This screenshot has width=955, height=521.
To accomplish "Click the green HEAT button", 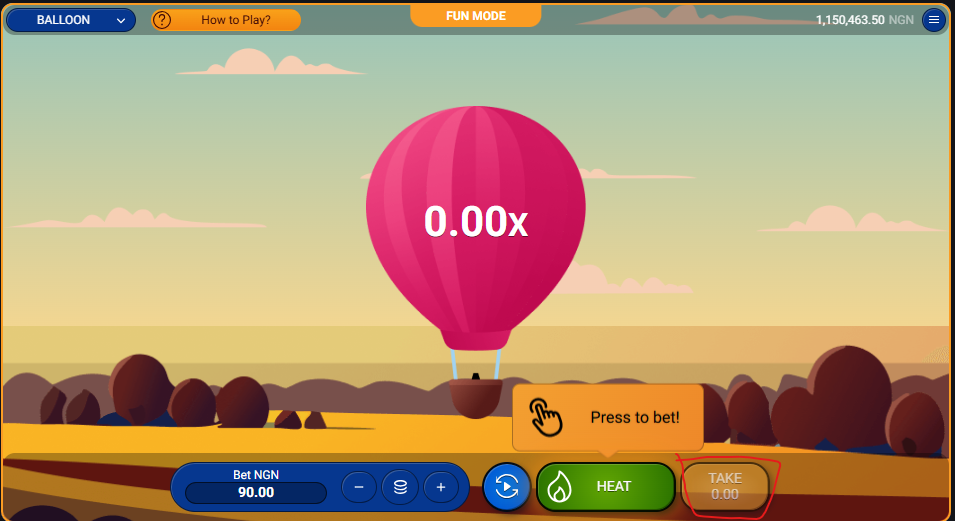I will pyautogui.click(x=606, y=487).
